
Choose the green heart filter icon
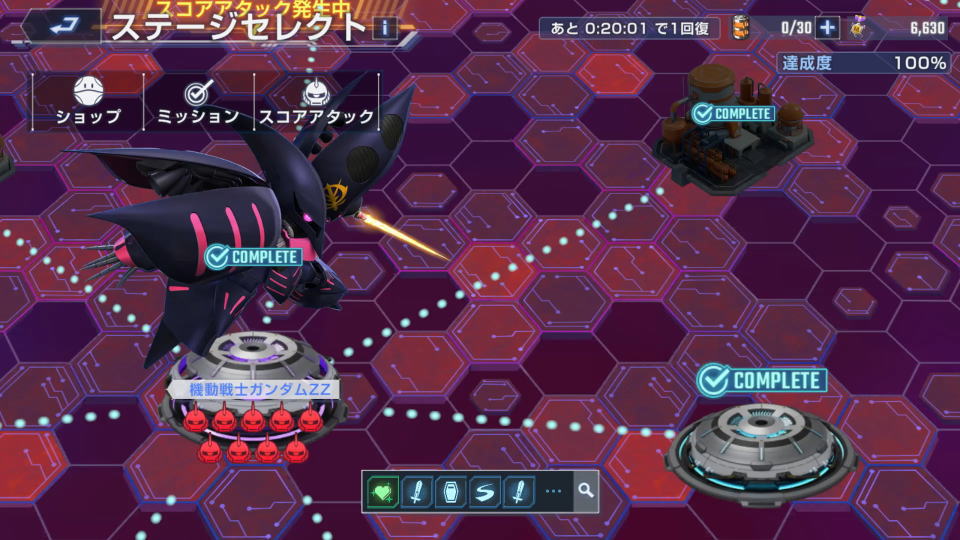click(384, 491)
